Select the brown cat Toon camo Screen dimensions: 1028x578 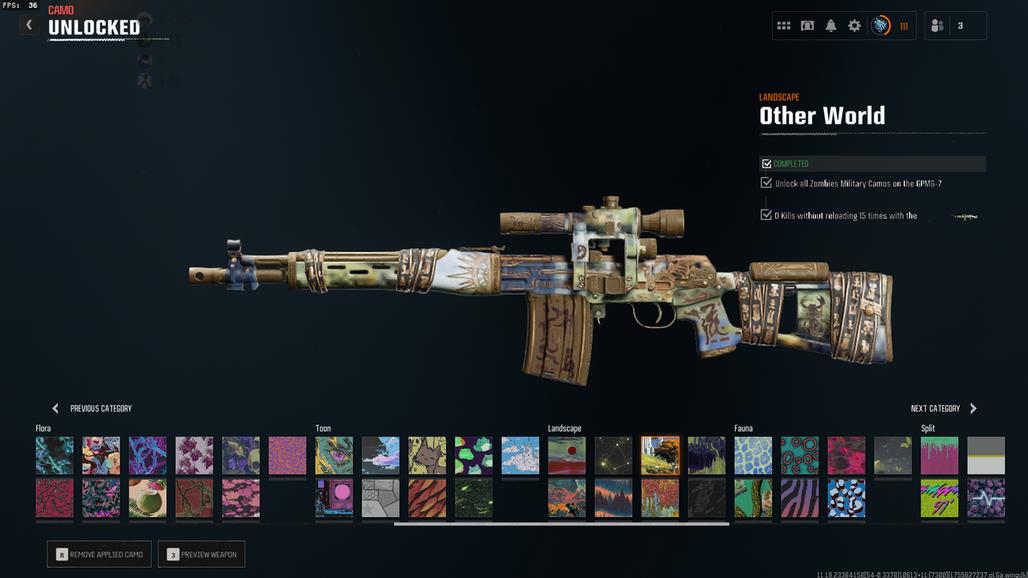(427, 455)
